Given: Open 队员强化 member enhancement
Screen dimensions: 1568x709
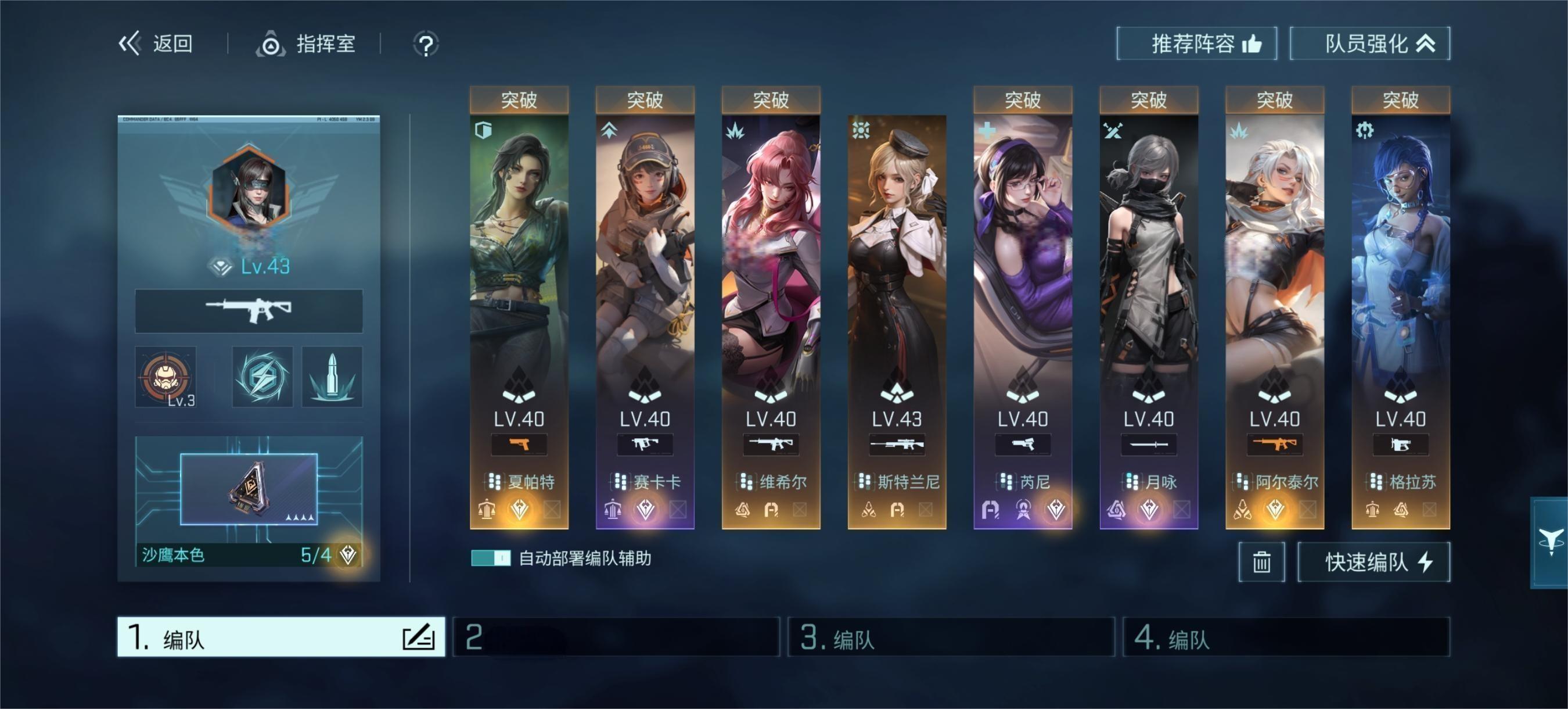Looking at the screenshot, I should click(x=1369, y=44).
